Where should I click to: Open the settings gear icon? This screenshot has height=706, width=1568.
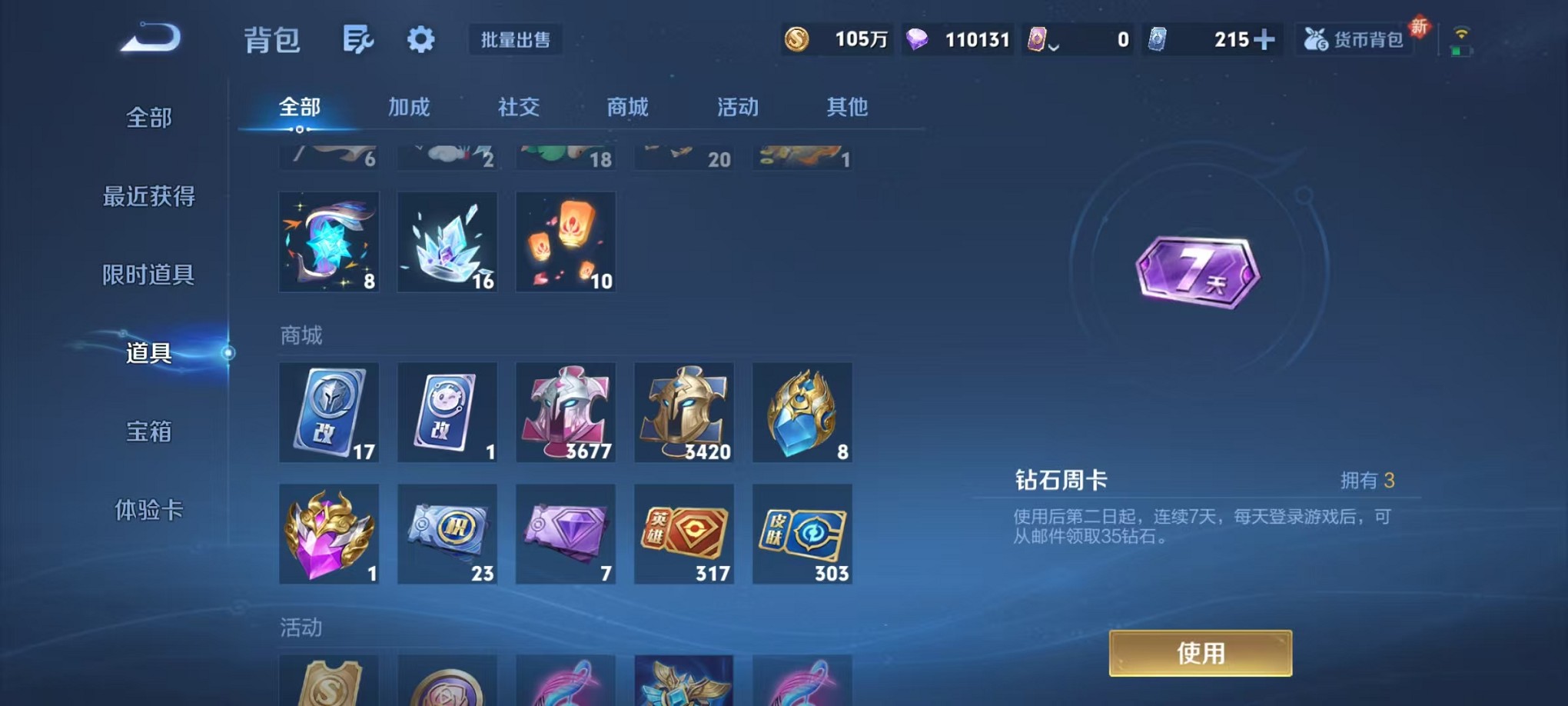[x=420, y=38]
